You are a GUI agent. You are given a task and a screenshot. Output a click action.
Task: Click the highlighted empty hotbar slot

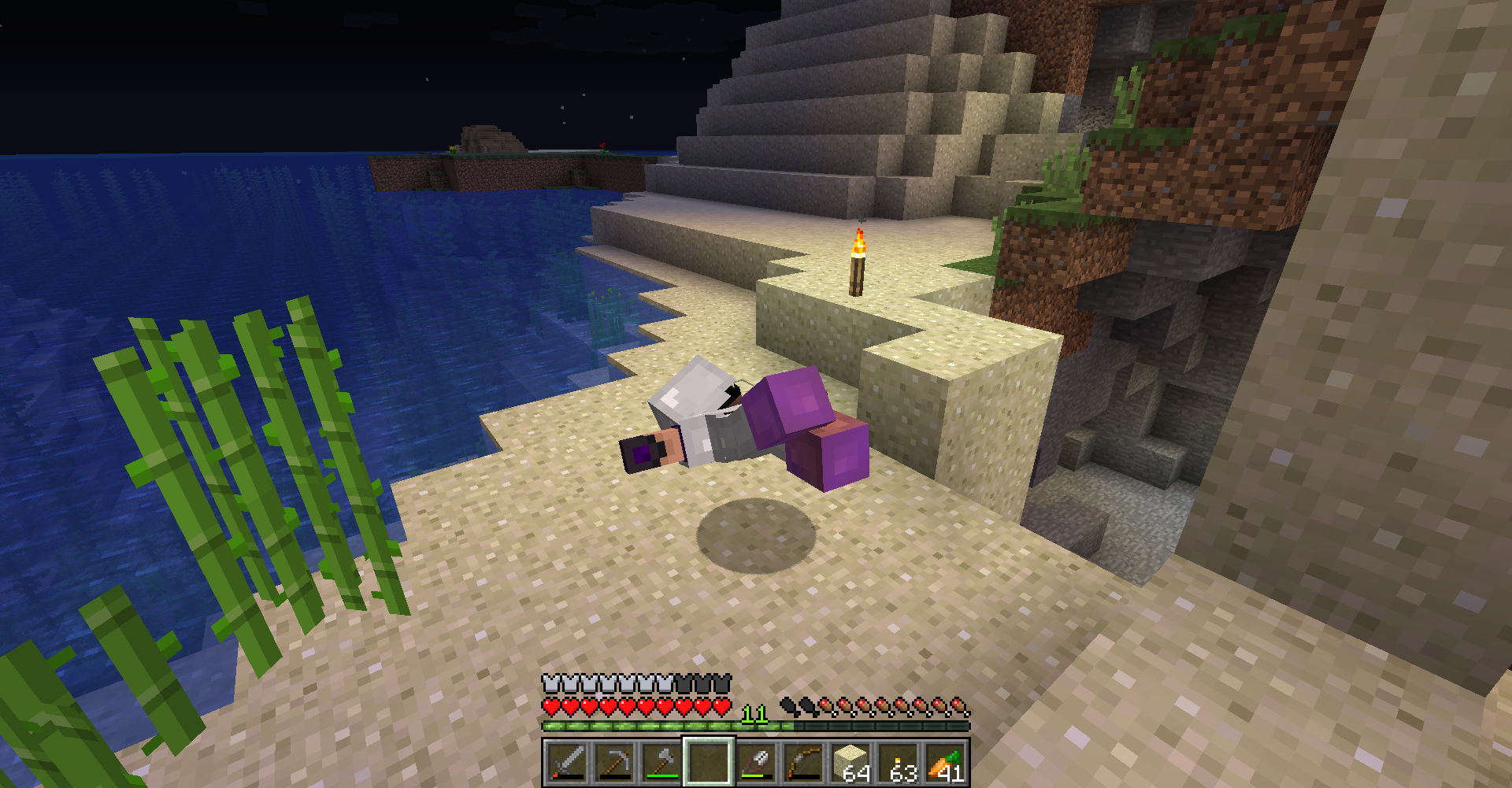click(x=708, y=762)
